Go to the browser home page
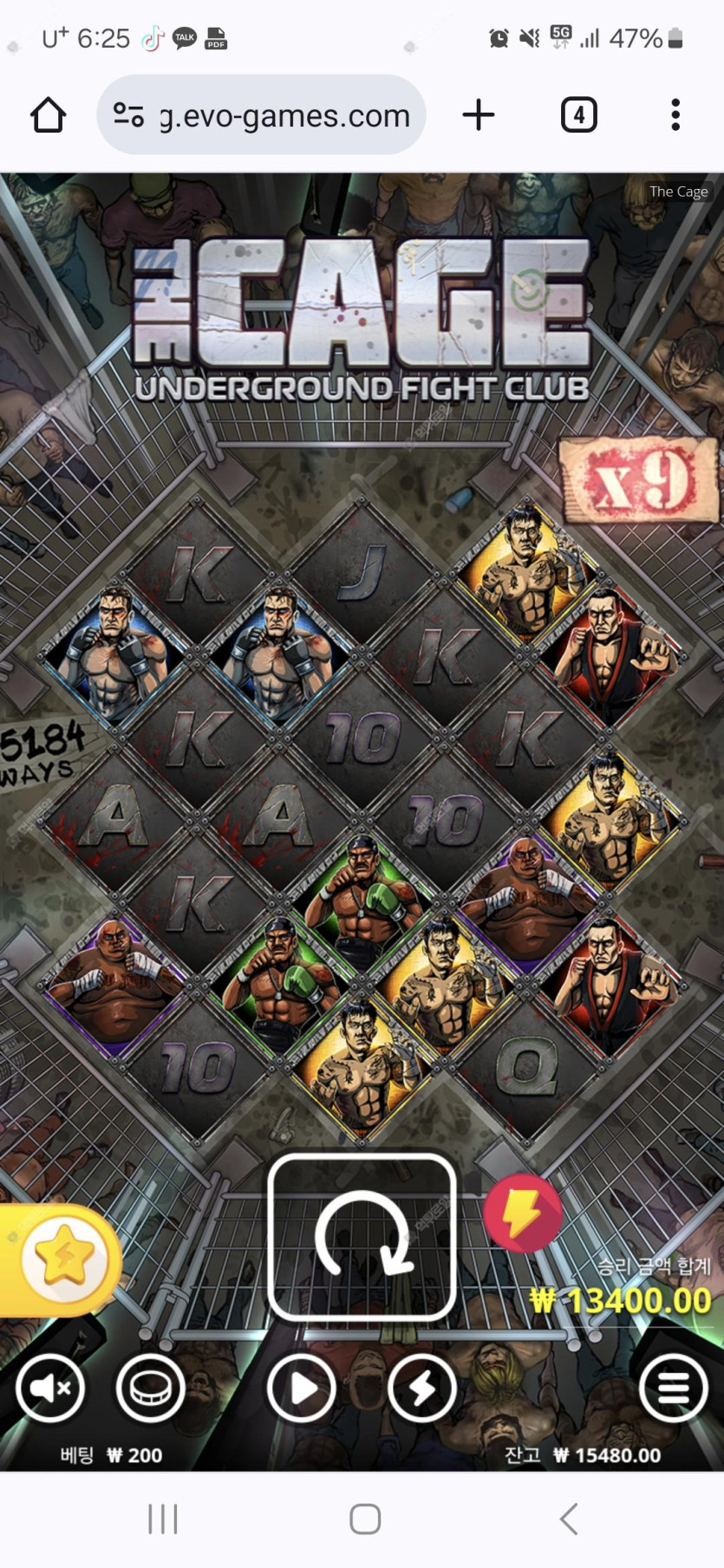This screenshot has height=1568, width=724. point(49,115)
